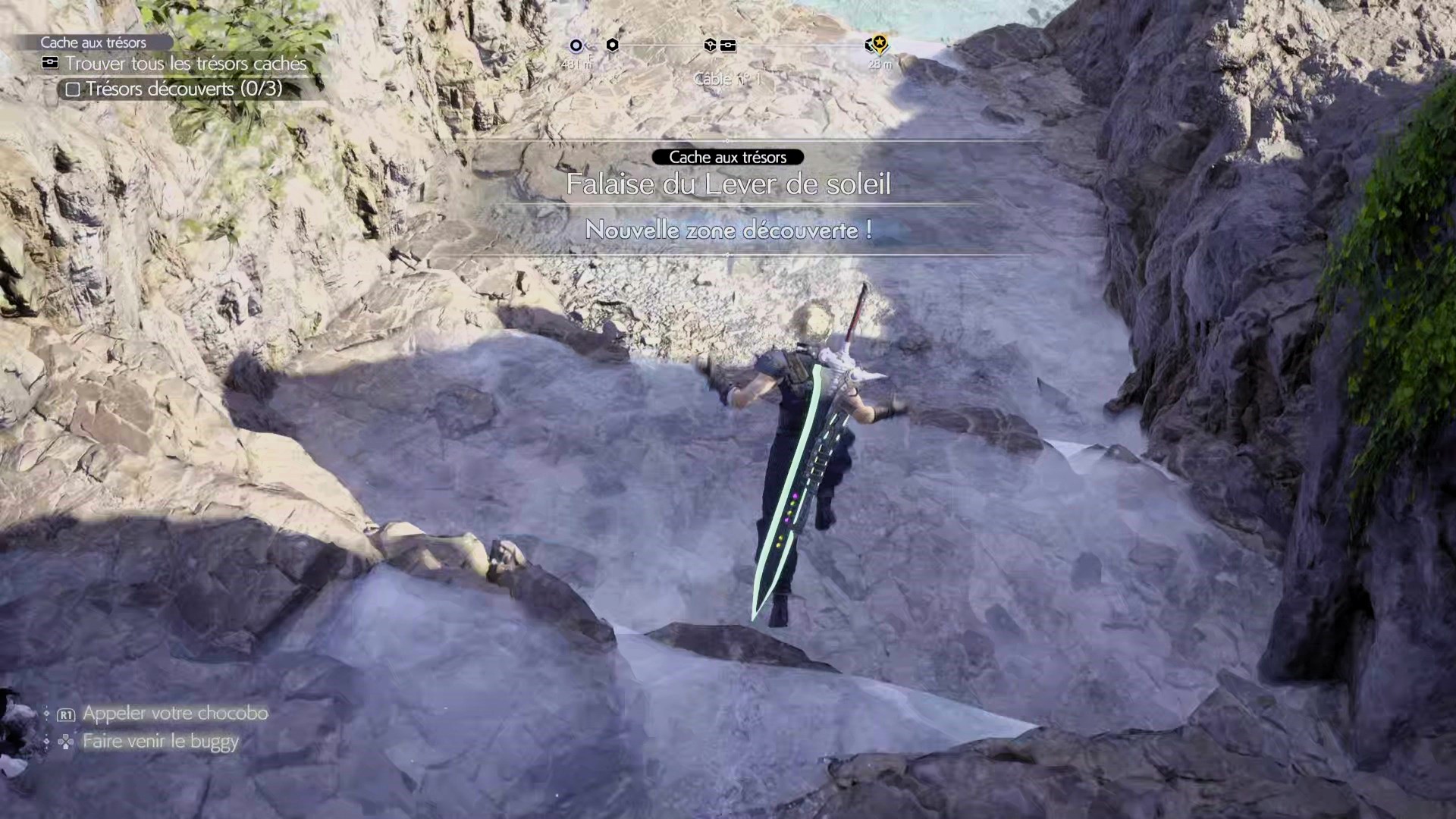Select the hexagon nut marker on the compass
1456x819 pixels.
click(612, 45)
